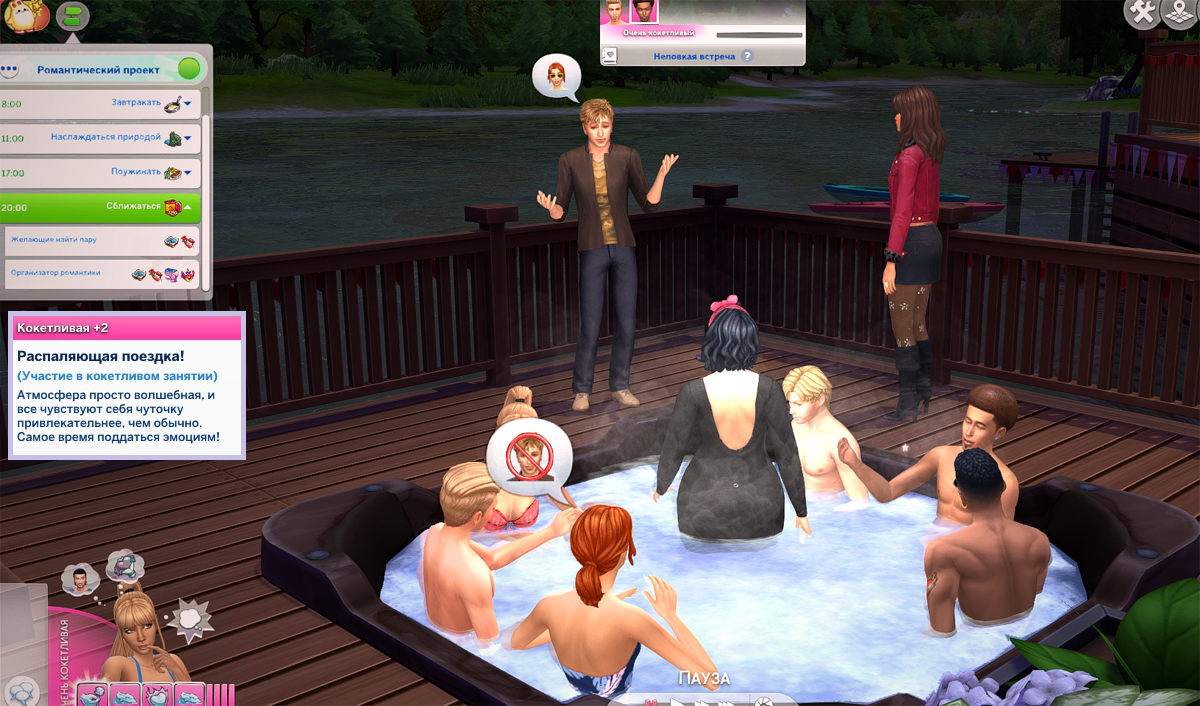Click the help question mark beside Неловкая встреча
This screenshot has height=706, width=1200.
(747, 57)
